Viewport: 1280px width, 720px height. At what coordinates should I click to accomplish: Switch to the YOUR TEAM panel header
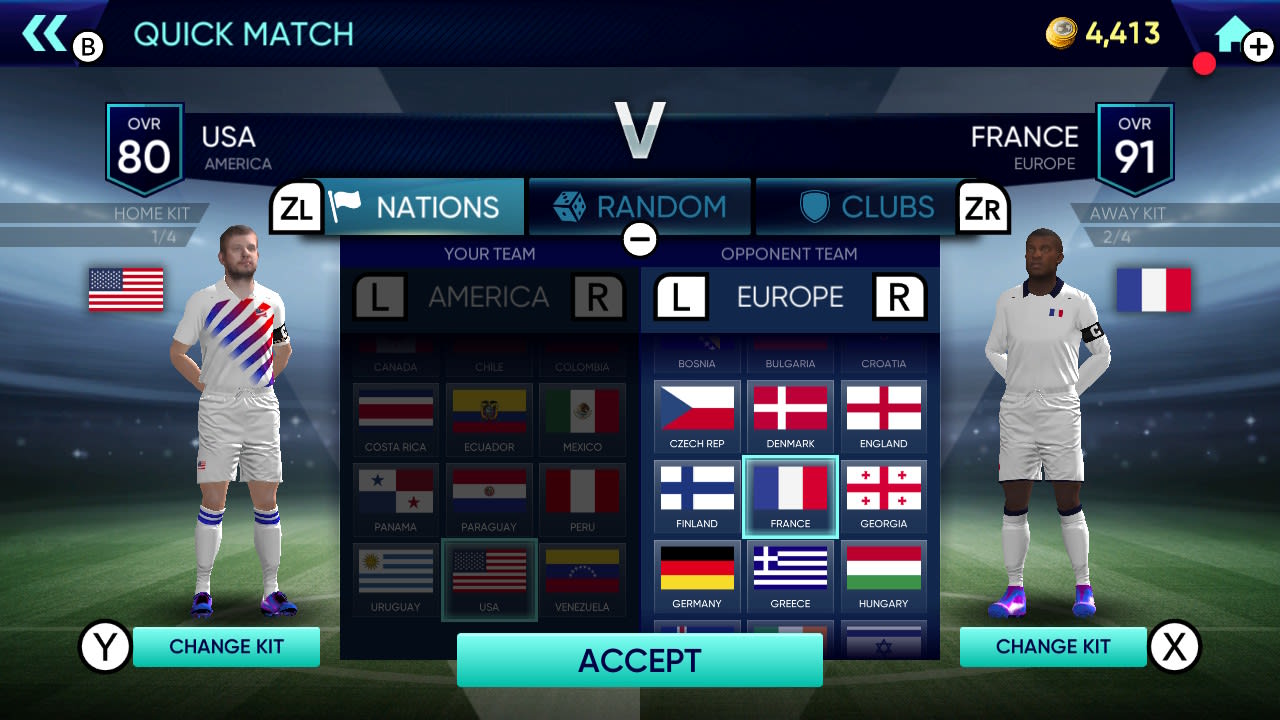488,253
